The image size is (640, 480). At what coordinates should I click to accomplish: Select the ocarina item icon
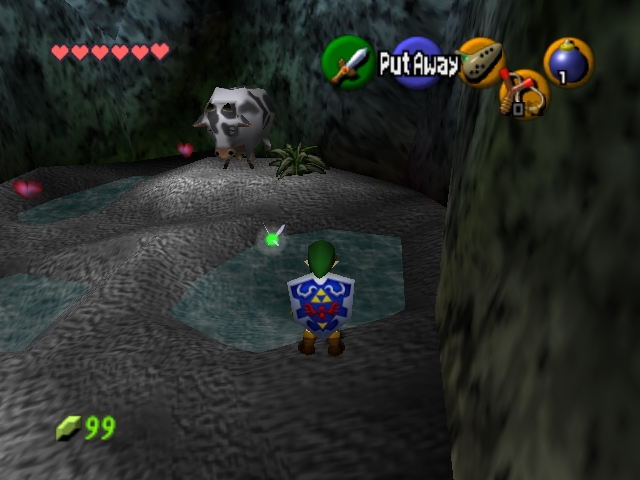481,61
